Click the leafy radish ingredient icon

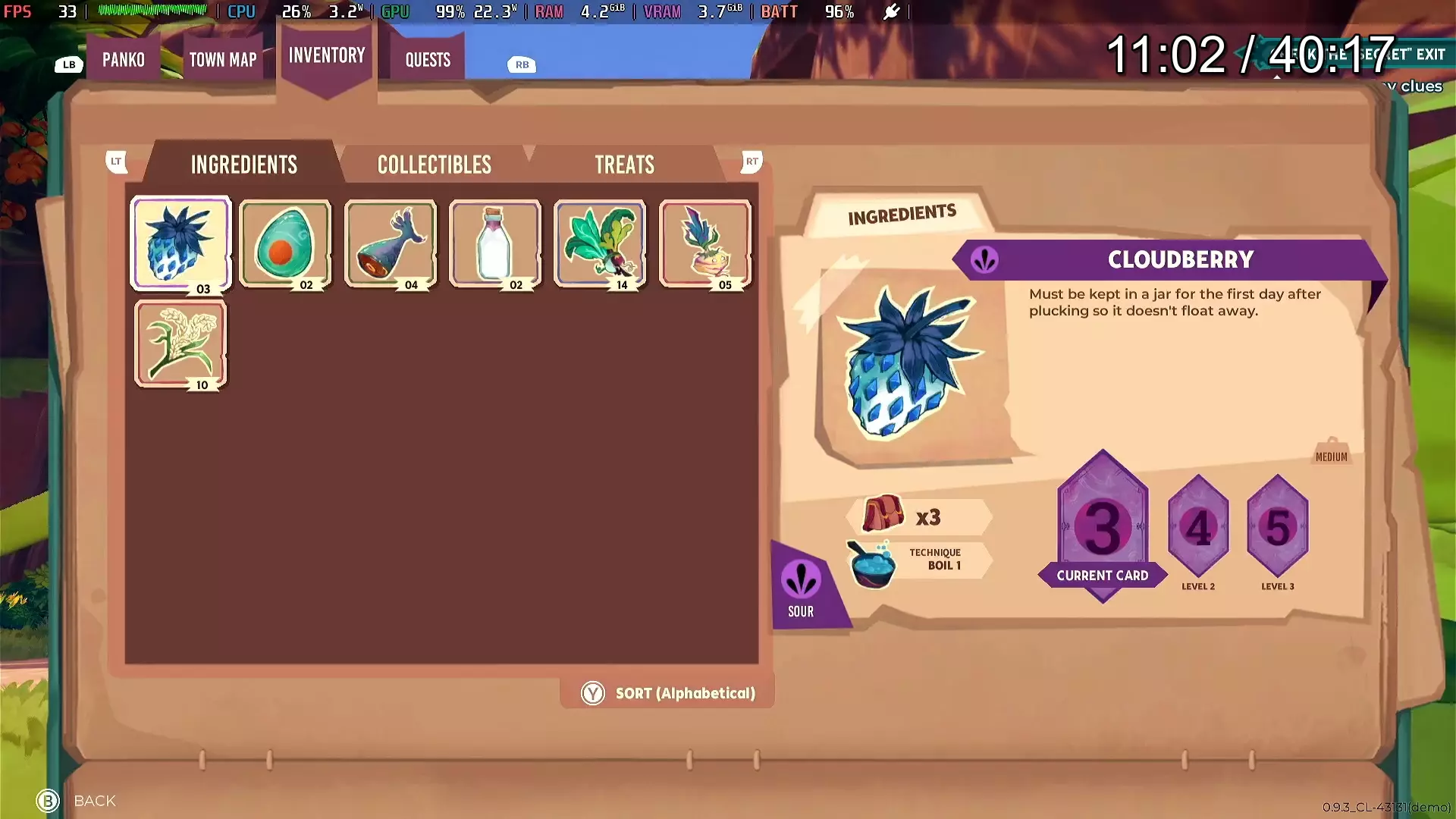tap(600, 243)
